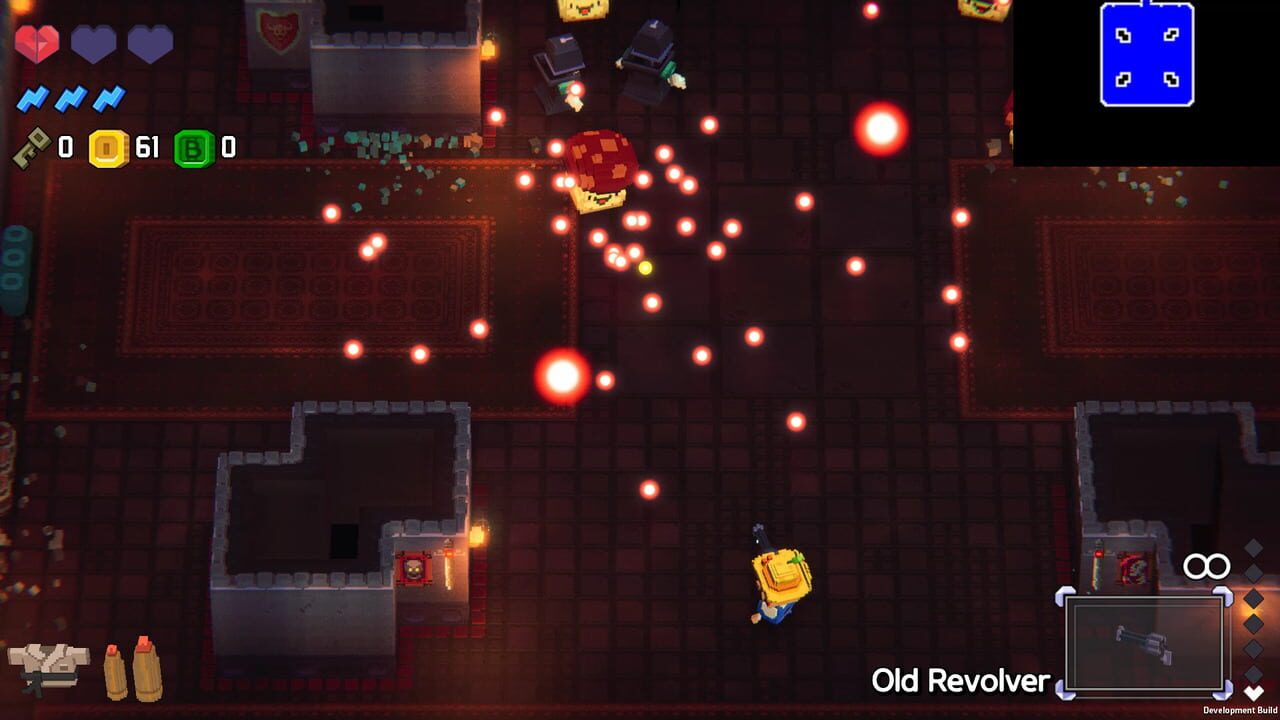1280x720 pixels.
Task: Select the green B currency icon
Action: click(192, 147)
